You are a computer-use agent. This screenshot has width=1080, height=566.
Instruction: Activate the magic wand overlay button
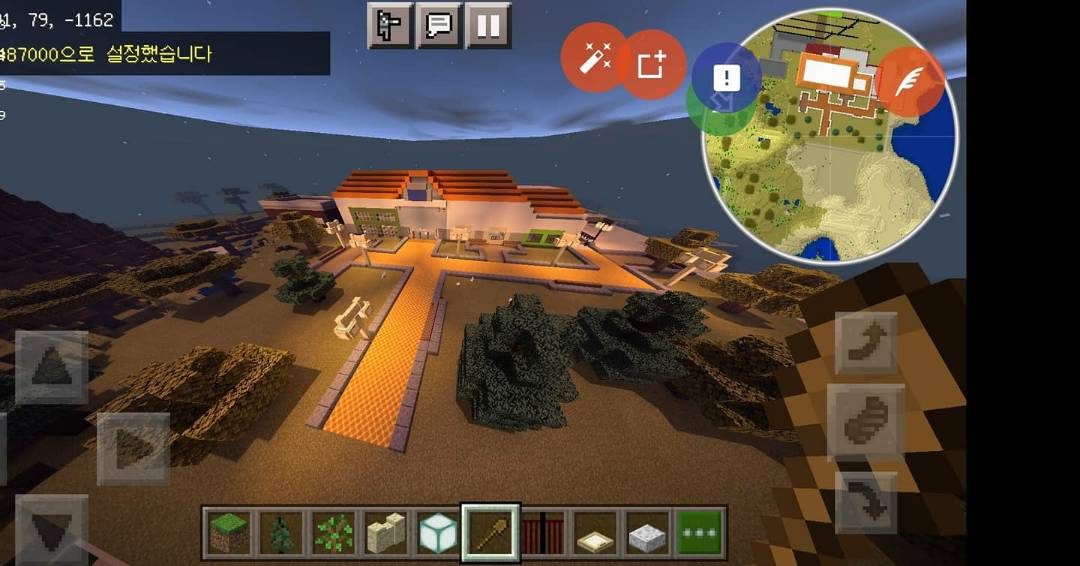pos(594,58)
